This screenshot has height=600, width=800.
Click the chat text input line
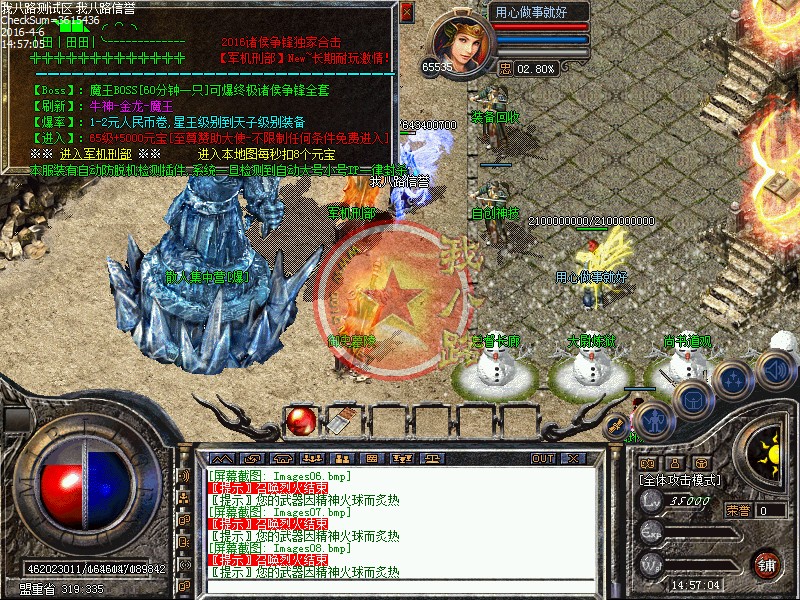click(x=400, y=586)
